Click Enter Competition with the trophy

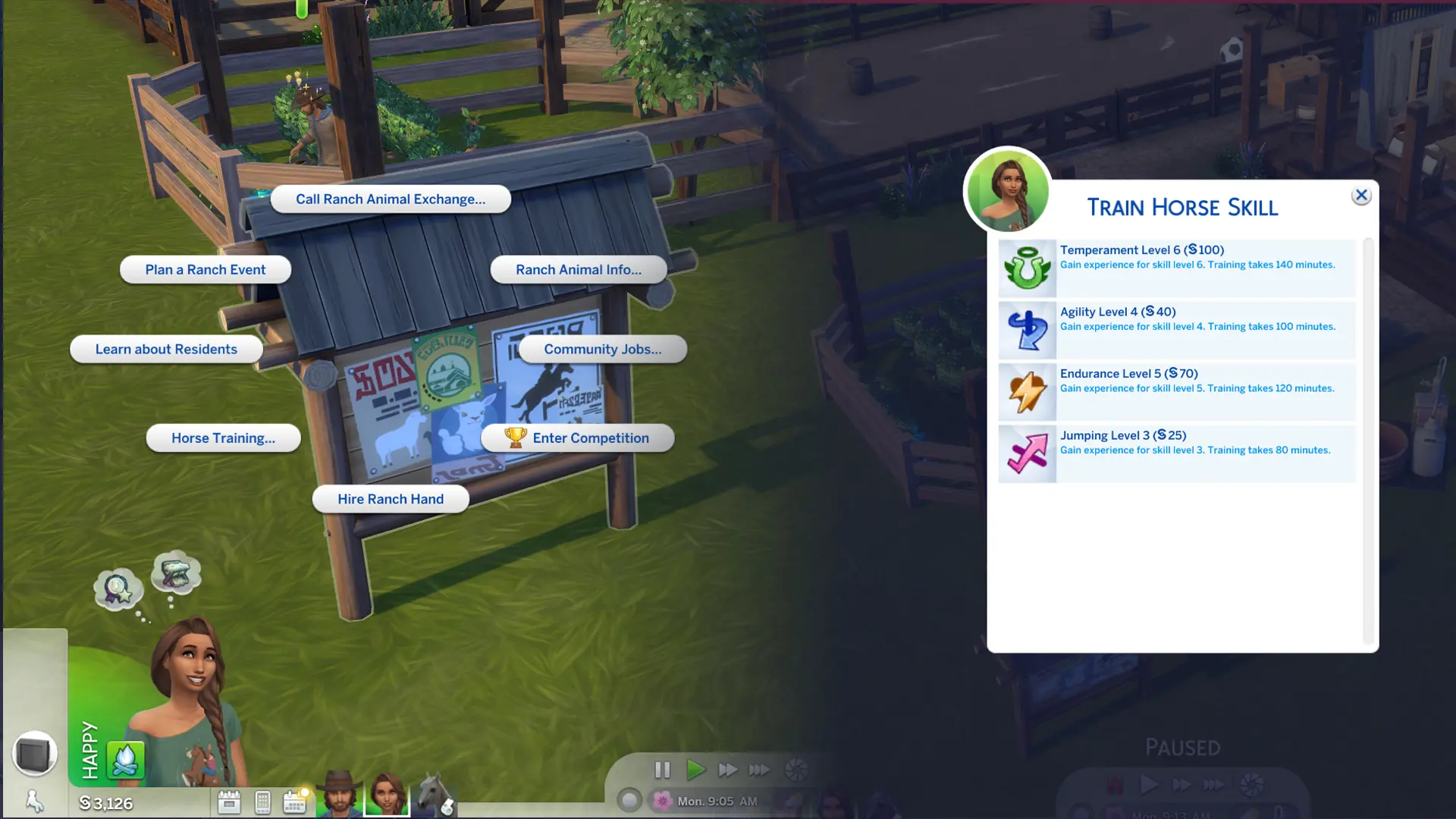(579, 438)
